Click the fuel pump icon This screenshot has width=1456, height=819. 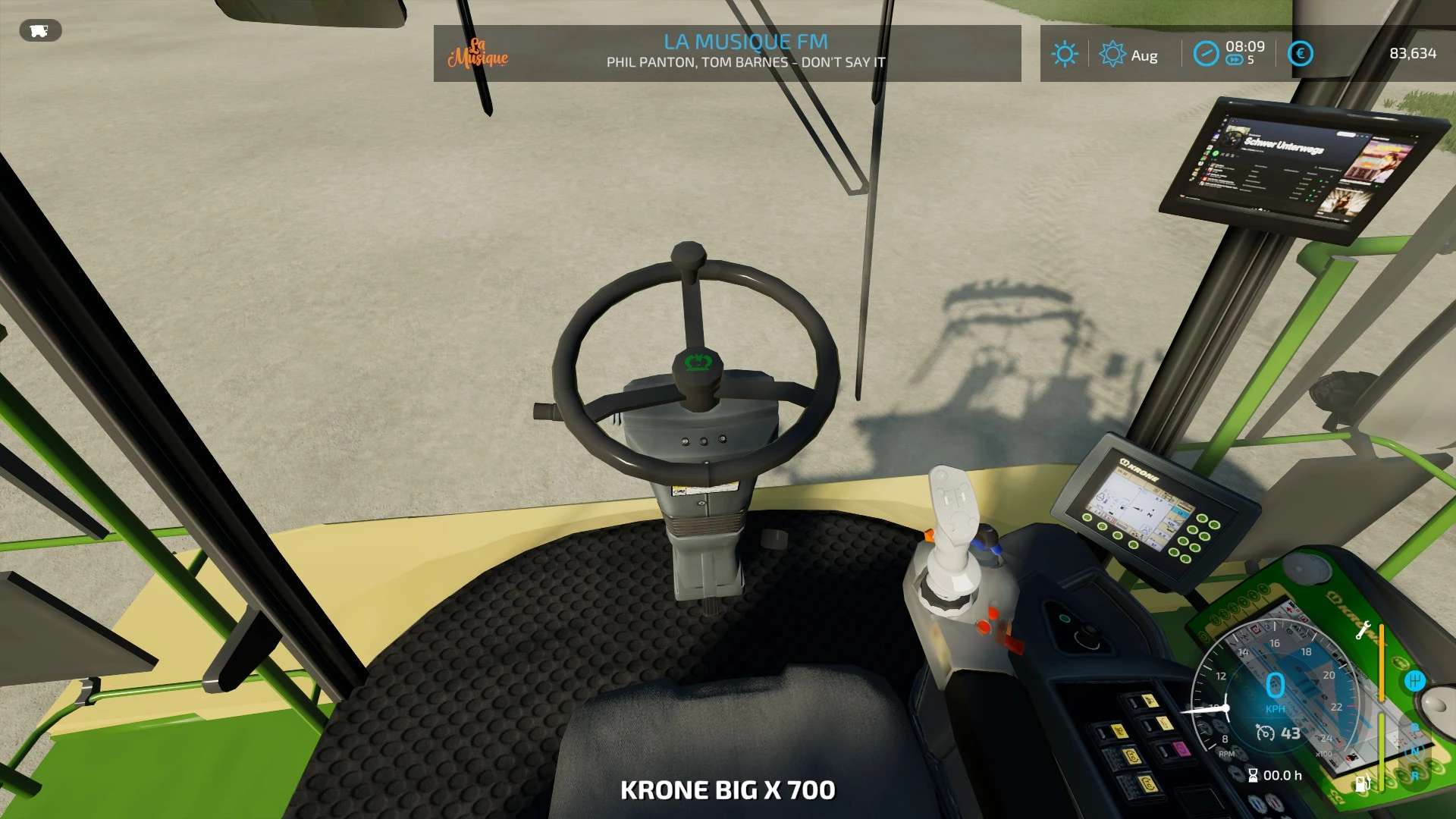(x=1362, y=783)
